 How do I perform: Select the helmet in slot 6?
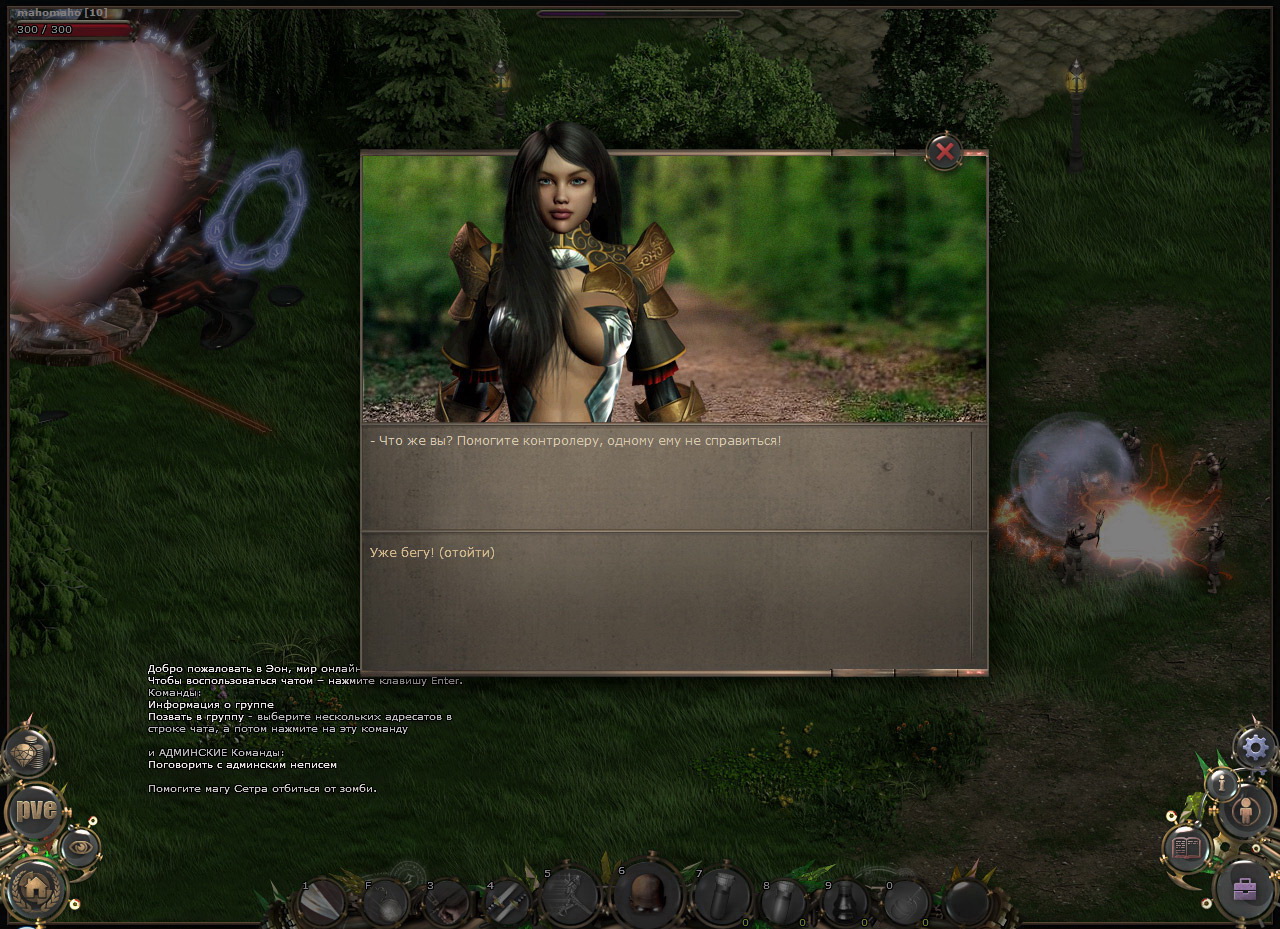tap(646, 893)
